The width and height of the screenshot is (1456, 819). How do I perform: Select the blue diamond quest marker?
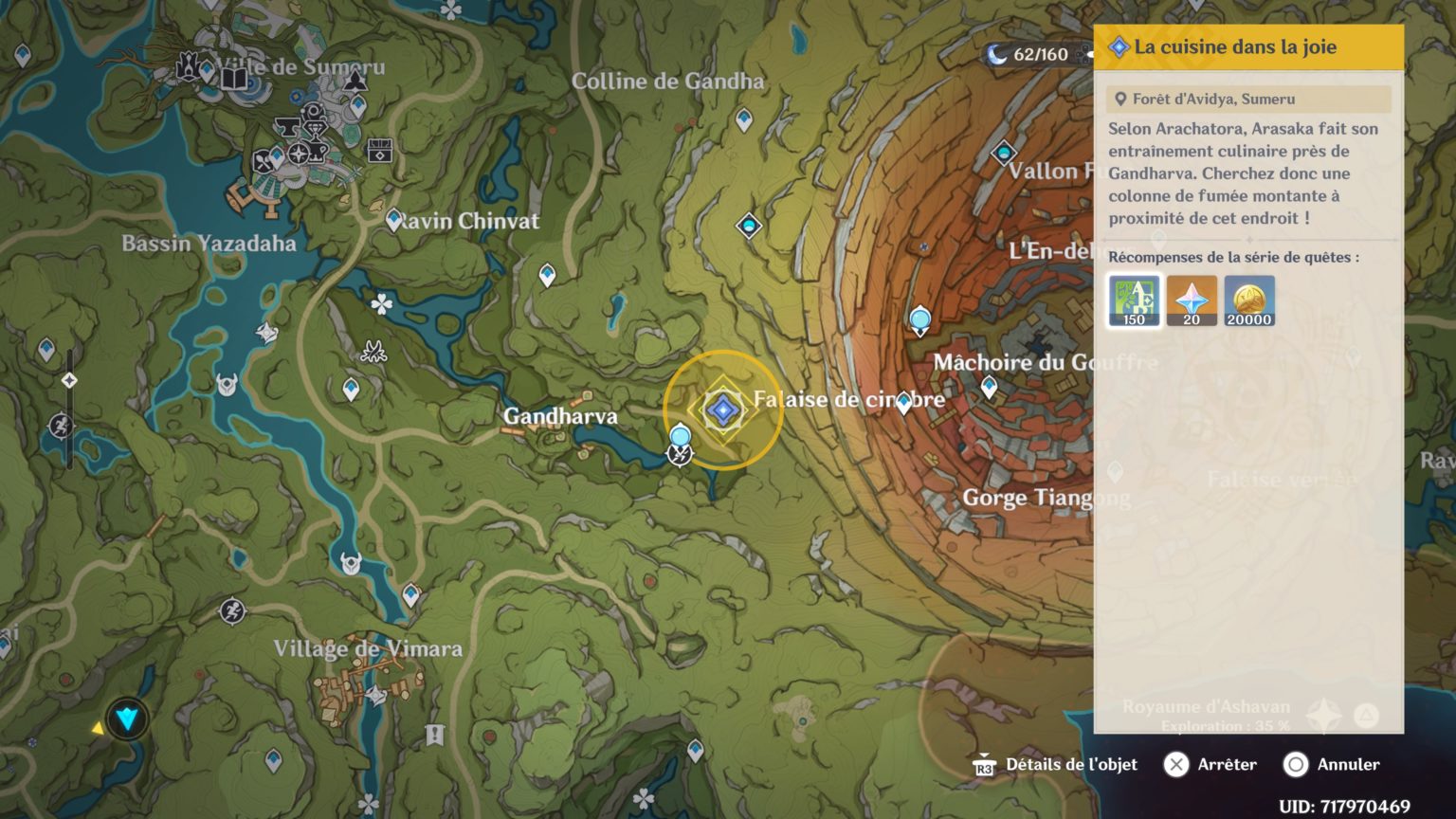click(x=723, y=410)
